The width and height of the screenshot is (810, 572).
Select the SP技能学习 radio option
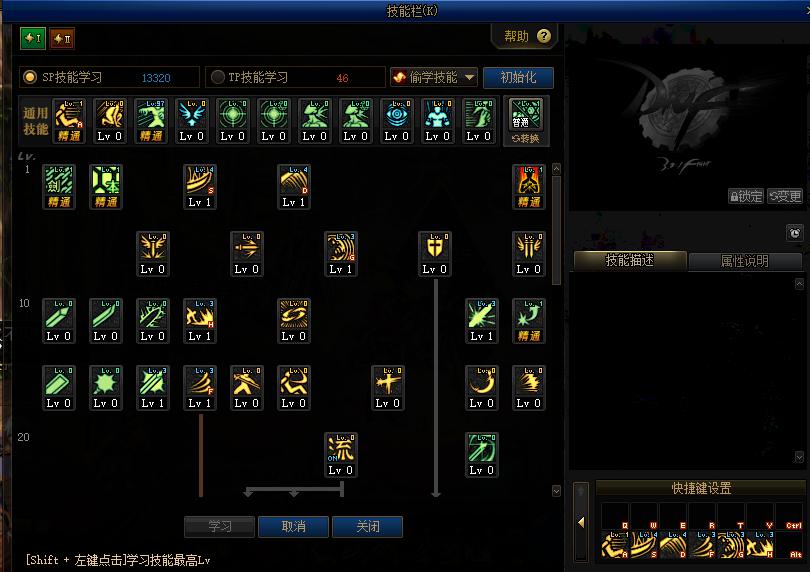click(x=30, y=77)
